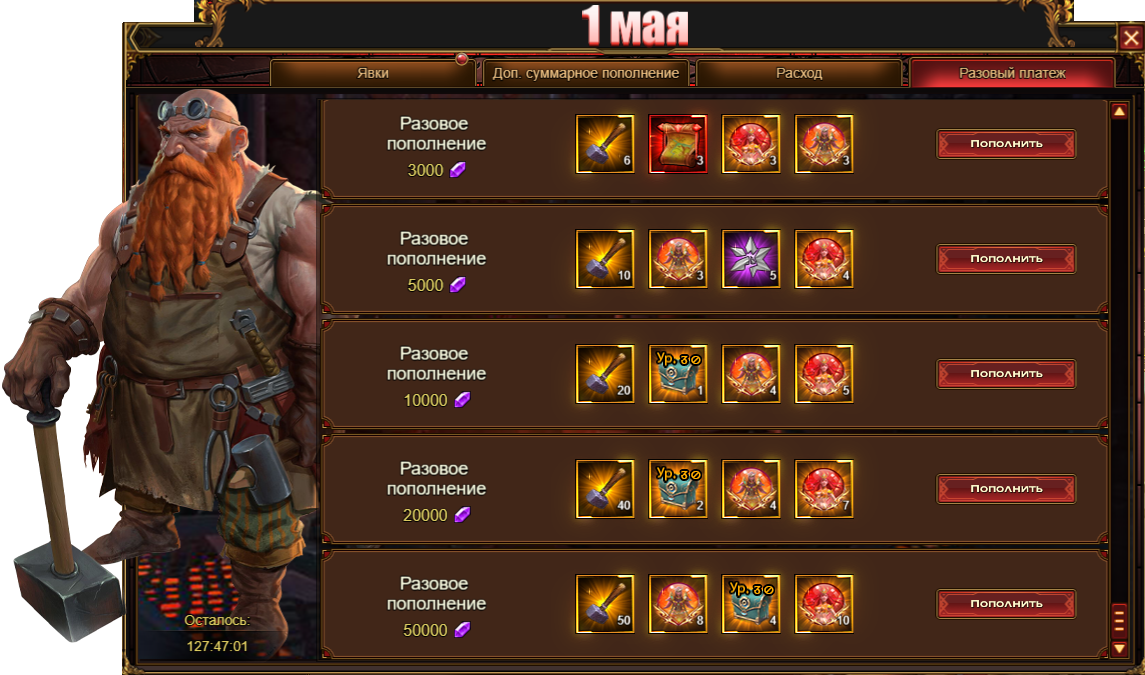Choose Пополнить on the 5000 row
The width and height of the screenshot is (1145, 675).
(1006, 259)
